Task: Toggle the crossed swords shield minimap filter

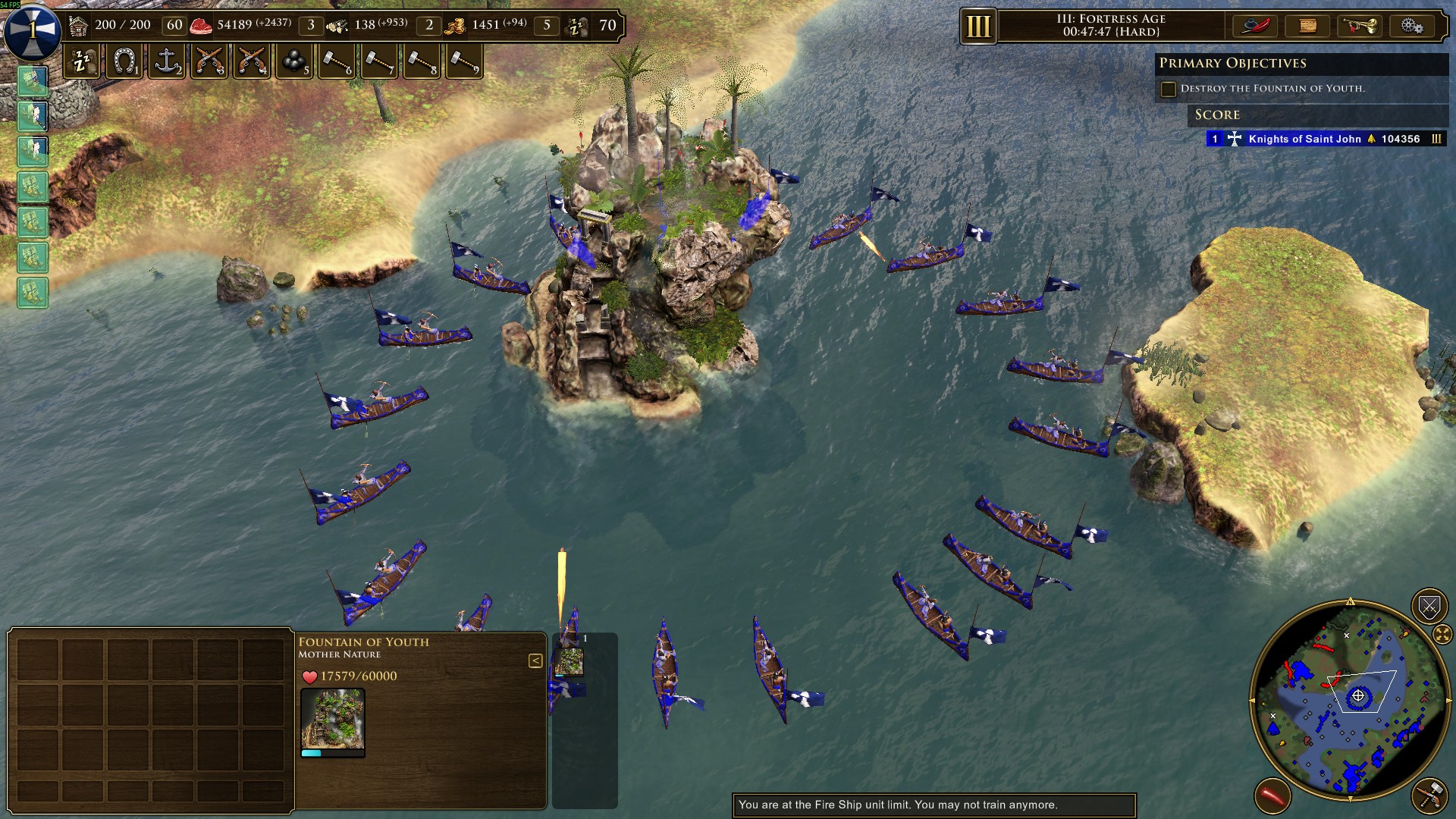Action: click(1429, 606)
